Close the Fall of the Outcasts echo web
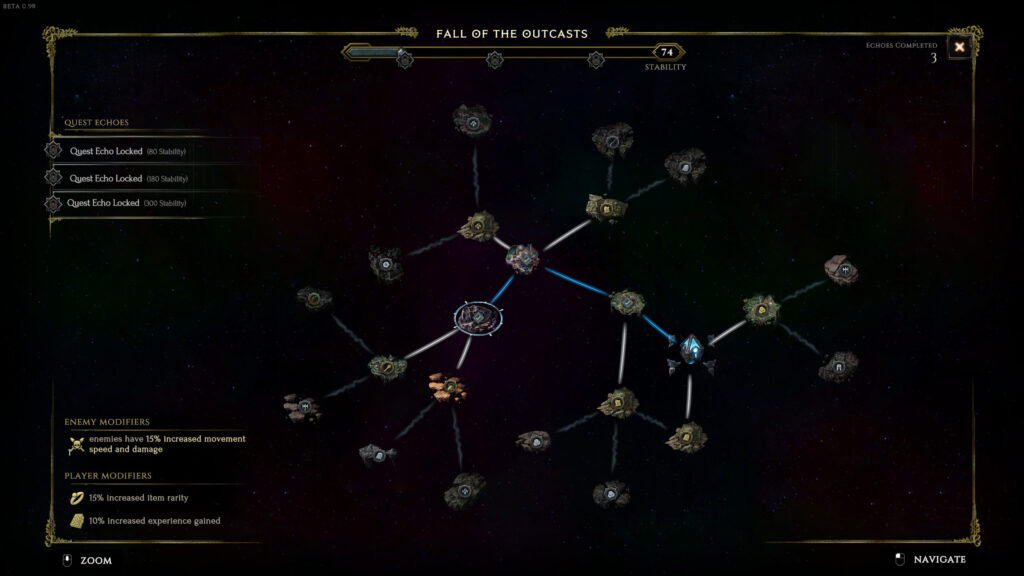 coord(959,47)
